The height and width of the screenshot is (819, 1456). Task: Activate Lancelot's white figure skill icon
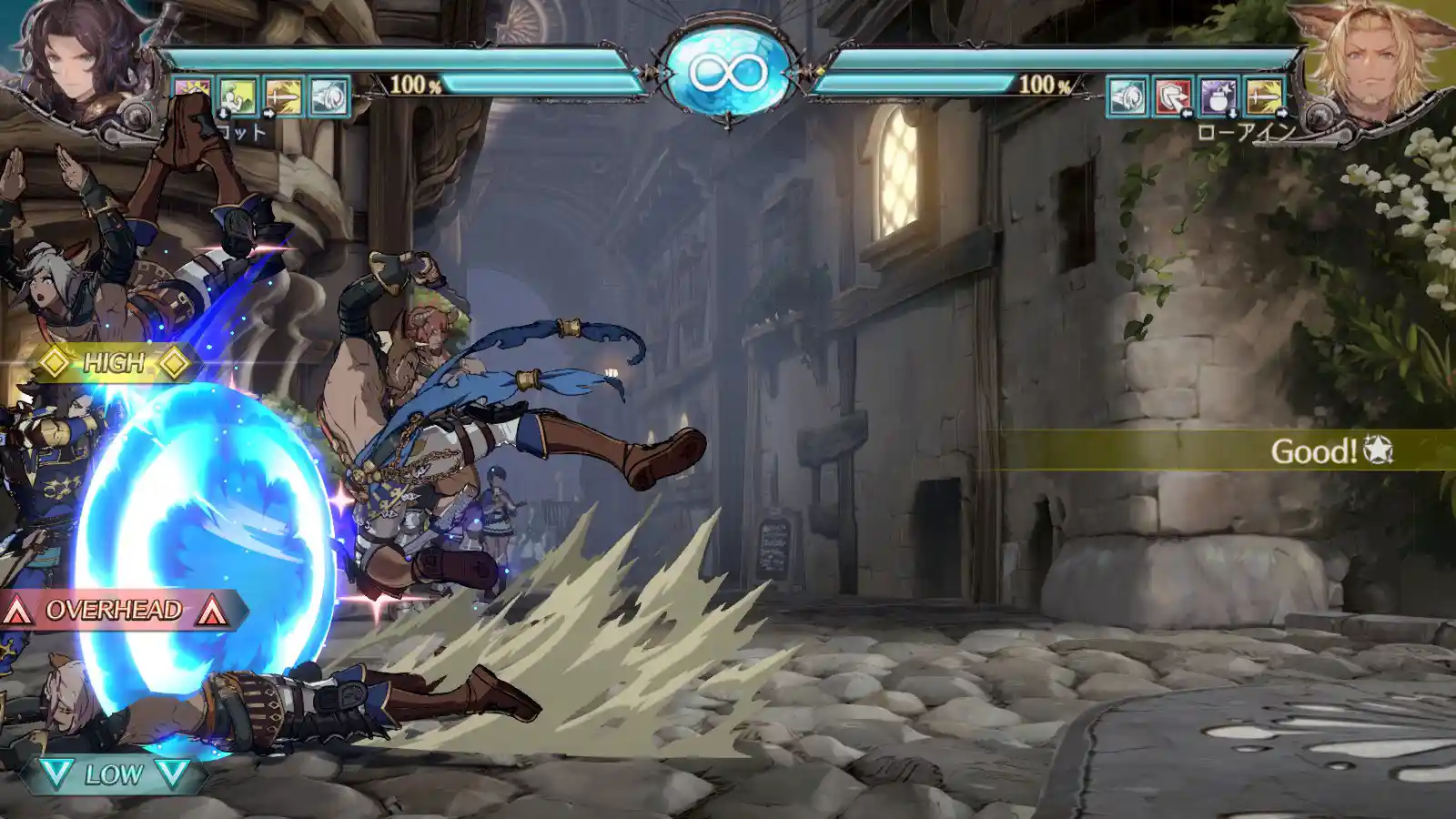click(238, 96)
